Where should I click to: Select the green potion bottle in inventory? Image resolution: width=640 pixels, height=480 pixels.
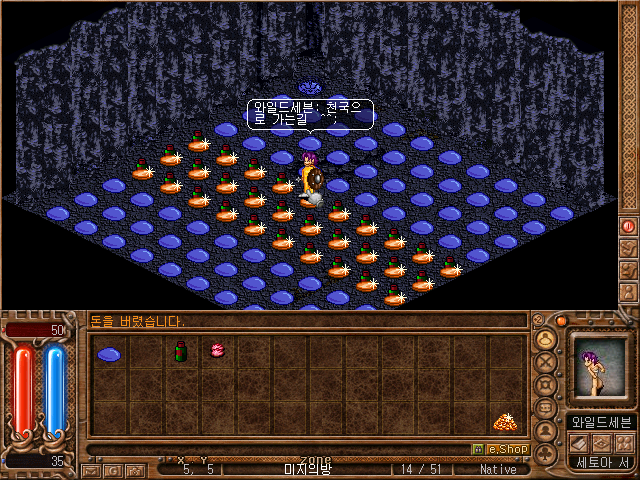pyautogui.click(x=181, y=351)
